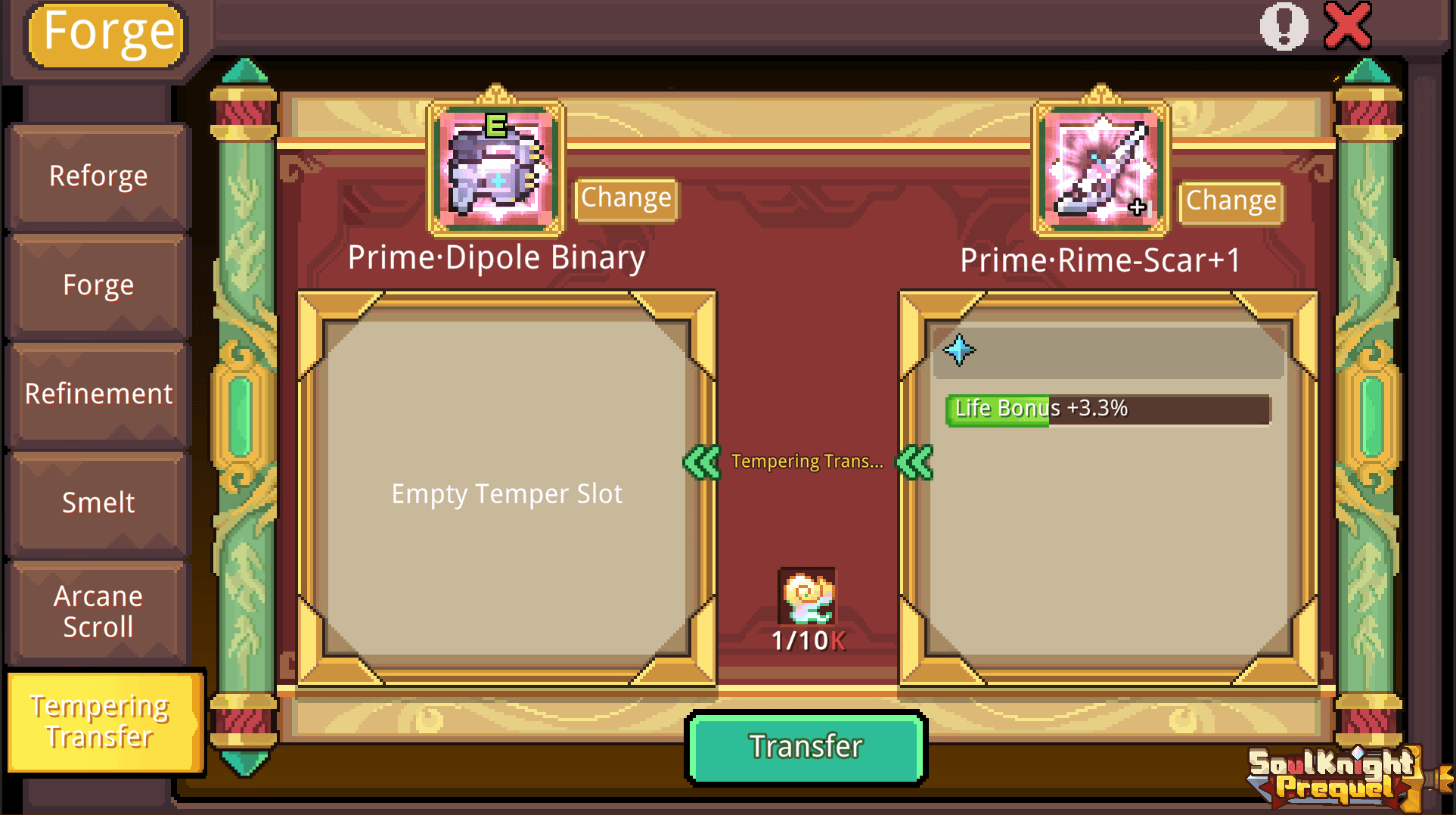Viewport: 1456px width, 815px height.
Task: Click the blue sparkle icon in tempering list
Action: [959, 350]
